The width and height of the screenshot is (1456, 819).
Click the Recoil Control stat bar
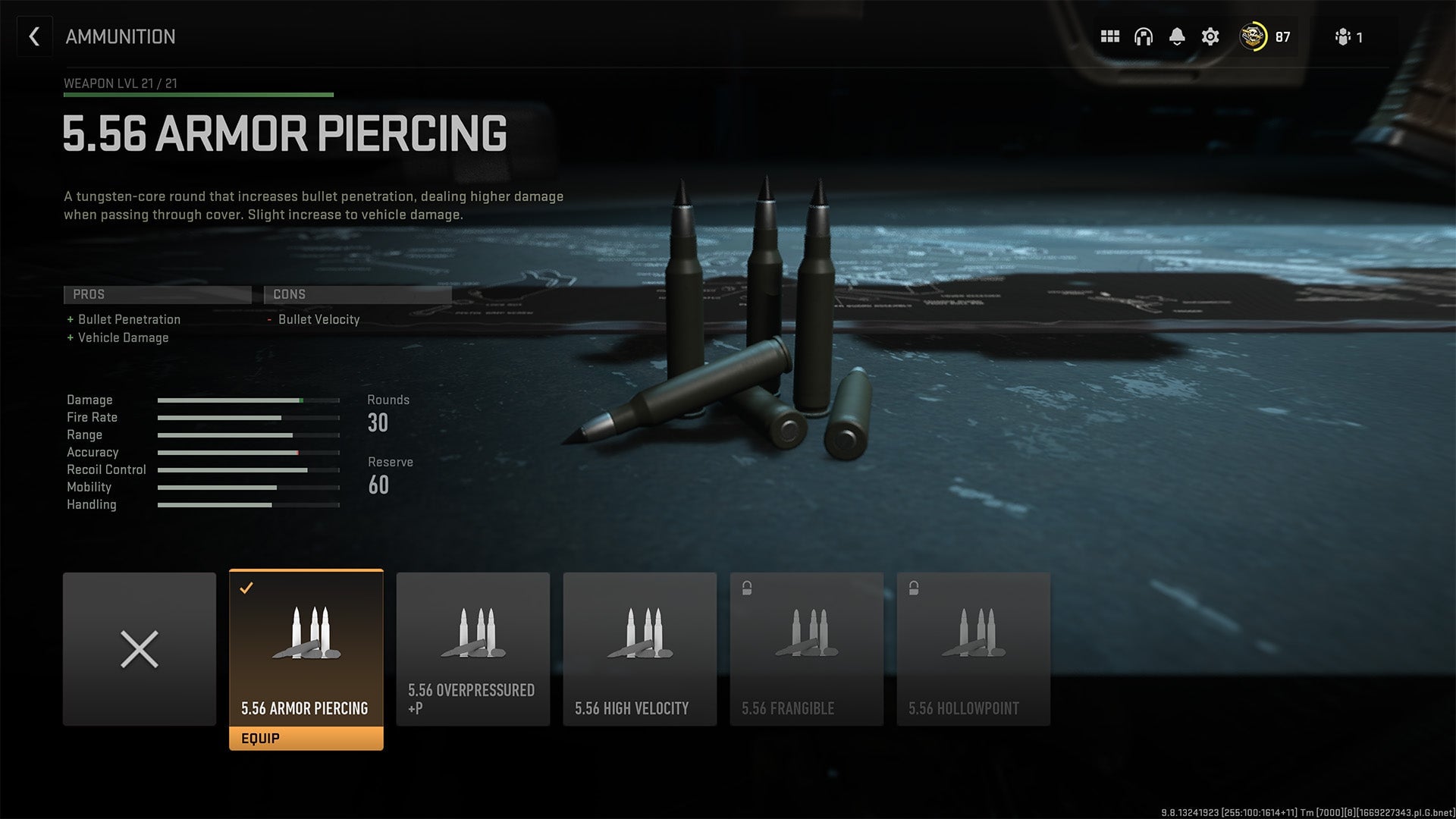[246, 469]
